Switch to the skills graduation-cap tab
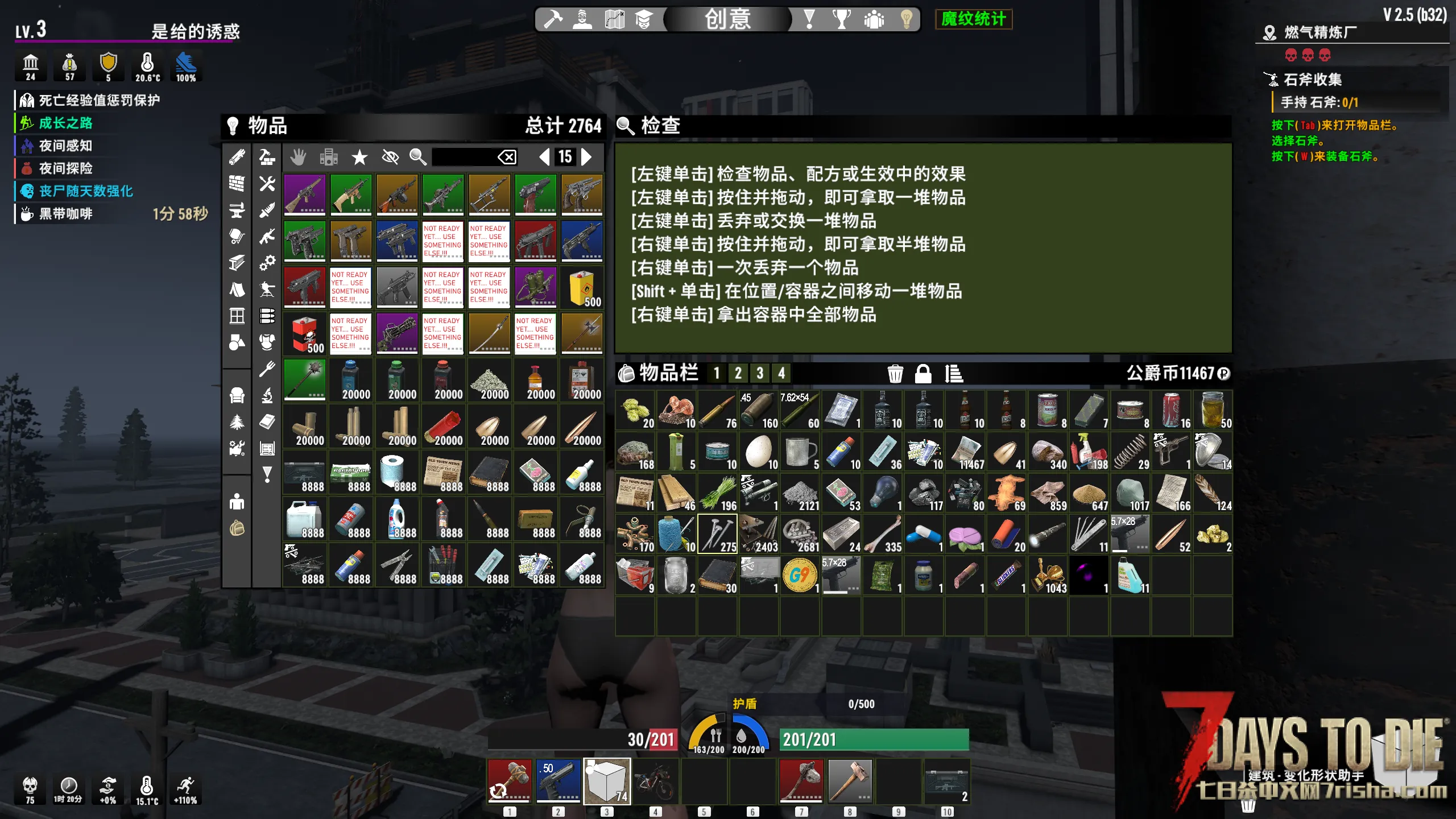The height and width of the screenshot is (819, 1456). (x=643, y=19)
